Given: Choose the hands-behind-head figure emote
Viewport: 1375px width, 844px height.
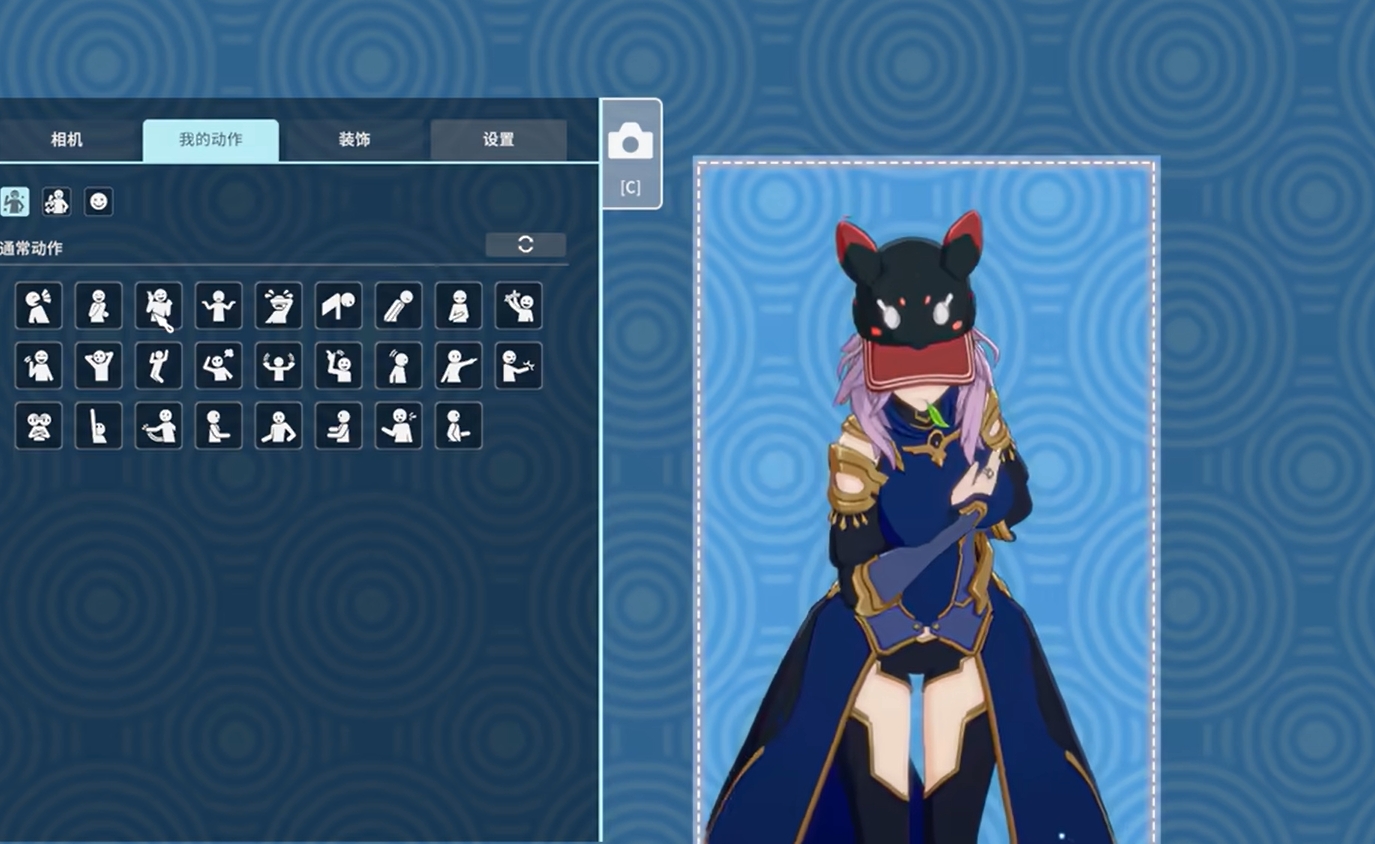Looking at the screenshot, I should pyautogui.click(x=99, y=366).
